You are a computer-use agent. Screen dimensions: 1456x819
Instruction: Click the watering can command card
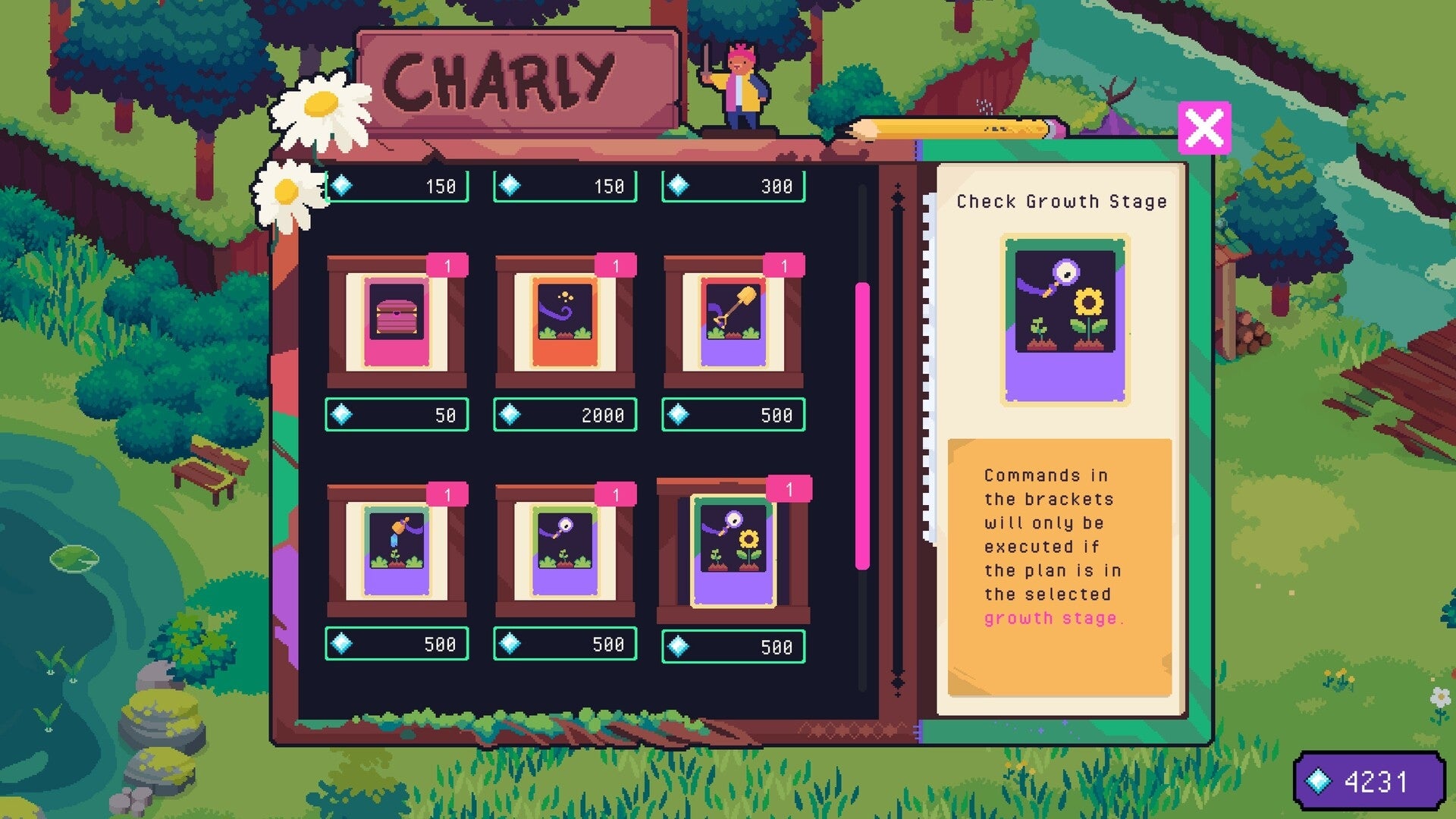[x=396, y=554]
